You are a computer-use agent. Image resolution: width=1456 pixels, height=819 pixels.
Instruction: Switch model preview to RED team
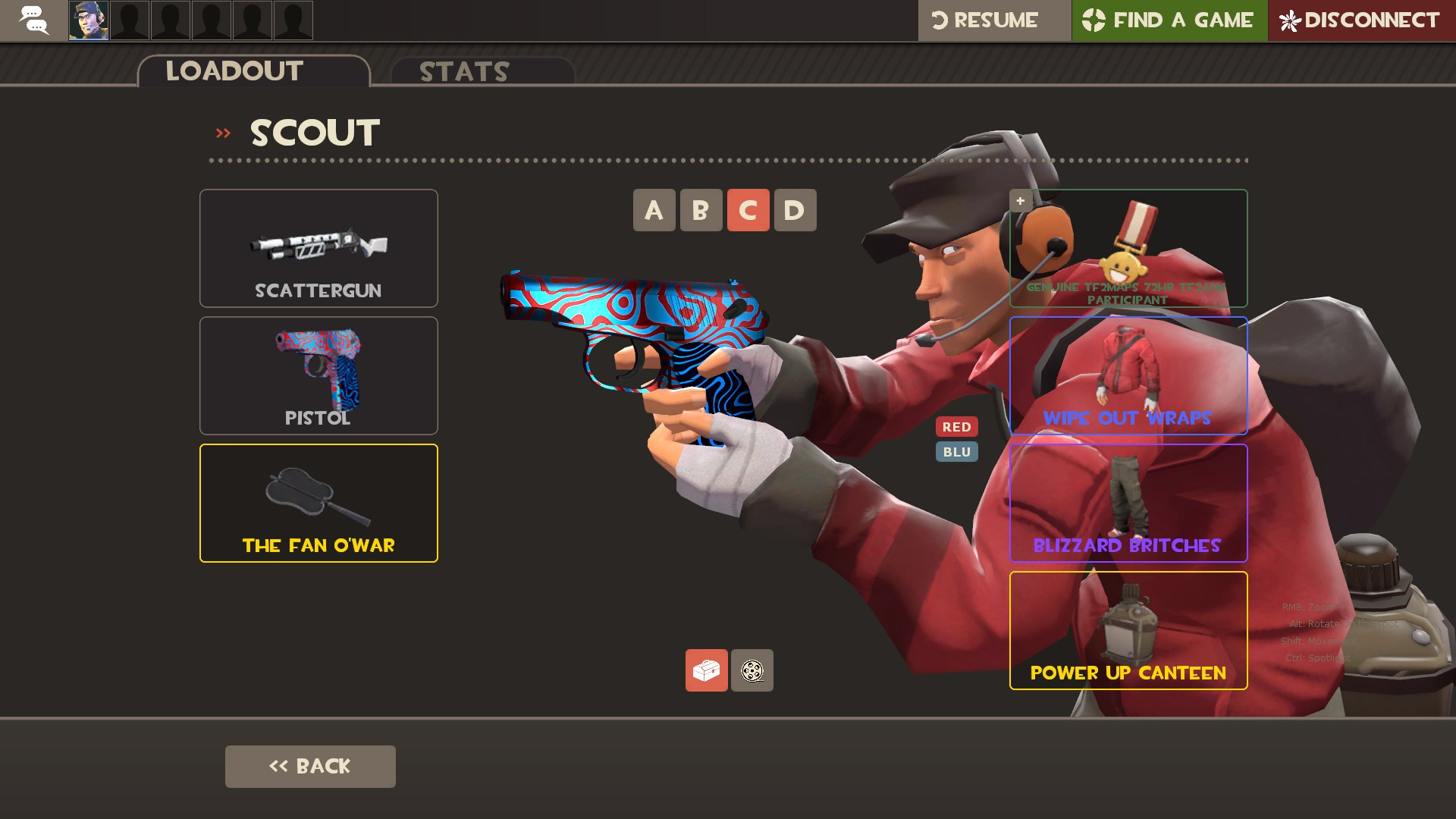(957, 426)
